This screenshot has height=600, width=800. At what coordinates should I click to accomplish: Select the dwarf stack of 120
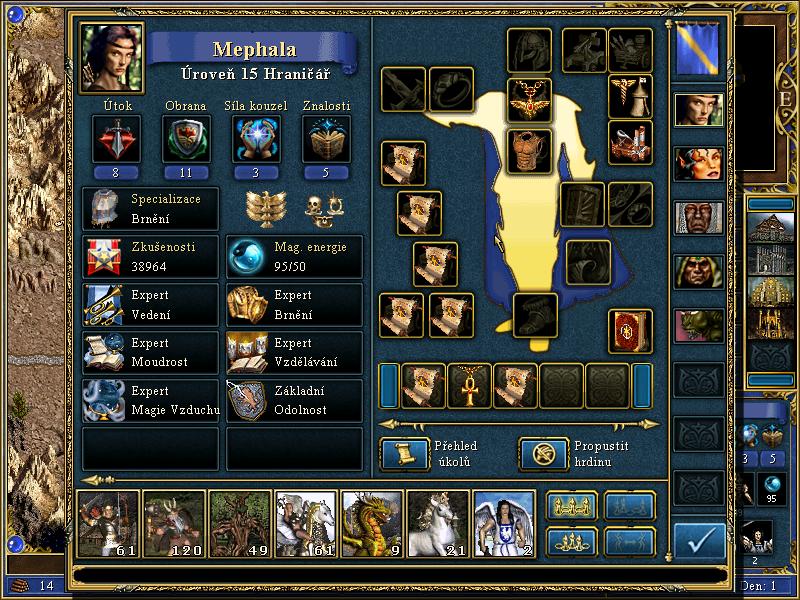173,522
